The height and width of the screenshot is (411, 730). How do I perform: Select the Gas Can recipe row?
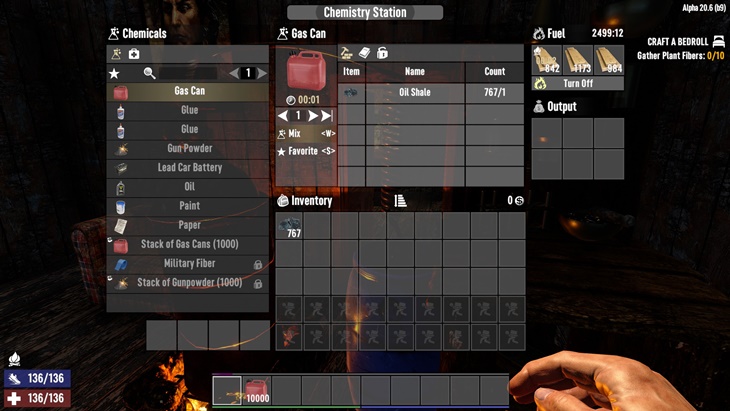(x=188, y=91)
